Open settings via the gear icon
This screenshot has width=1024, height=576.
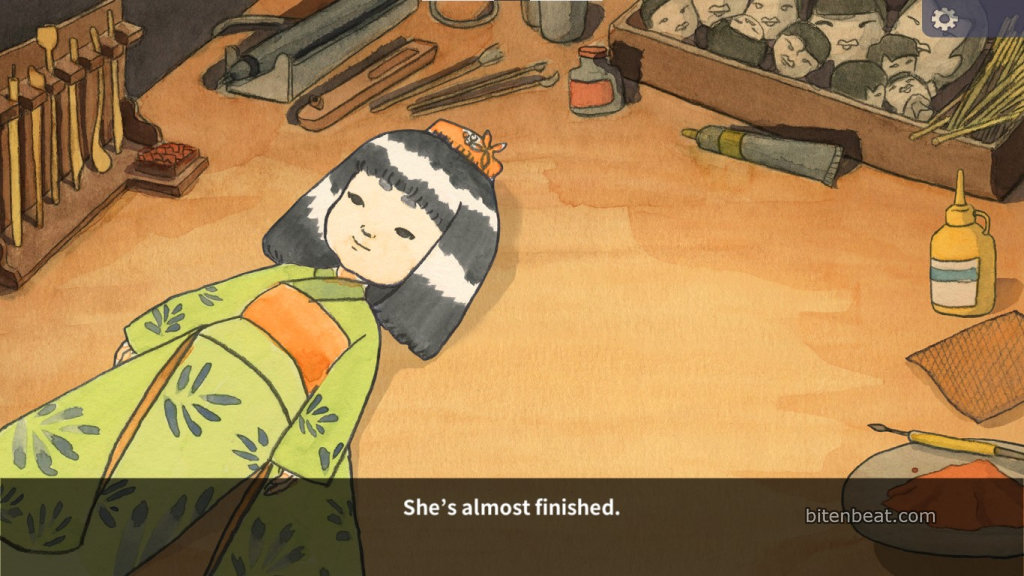[x=943, y=19]
